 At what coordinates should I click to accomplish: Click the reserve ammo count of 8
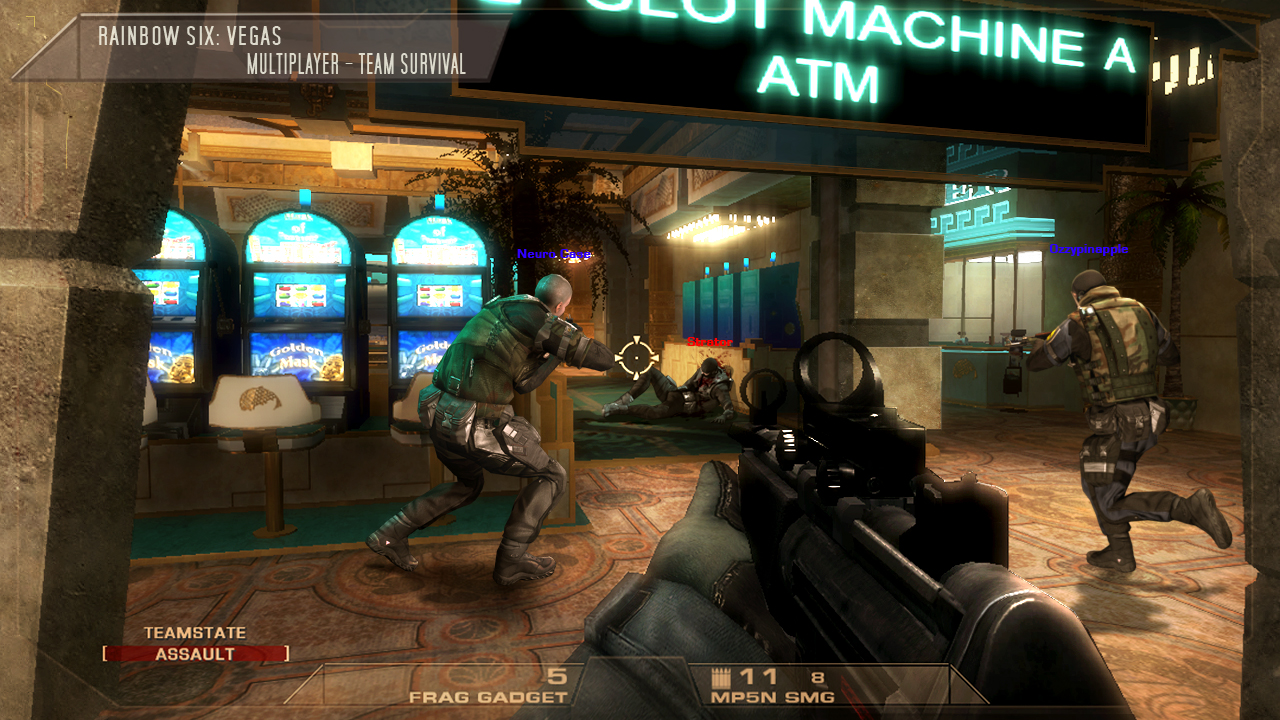pos(818,680)
